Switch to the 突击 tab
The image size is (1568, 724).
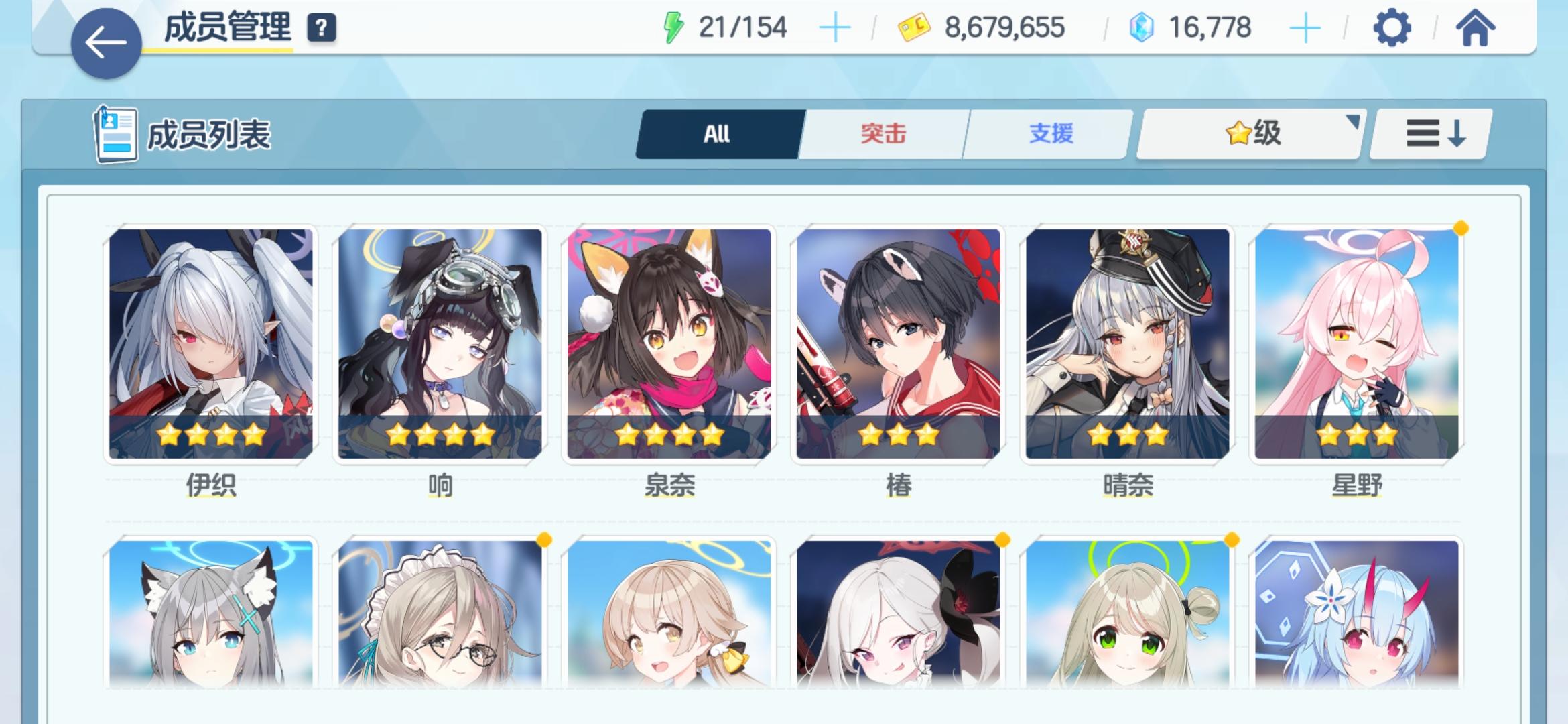881,133
